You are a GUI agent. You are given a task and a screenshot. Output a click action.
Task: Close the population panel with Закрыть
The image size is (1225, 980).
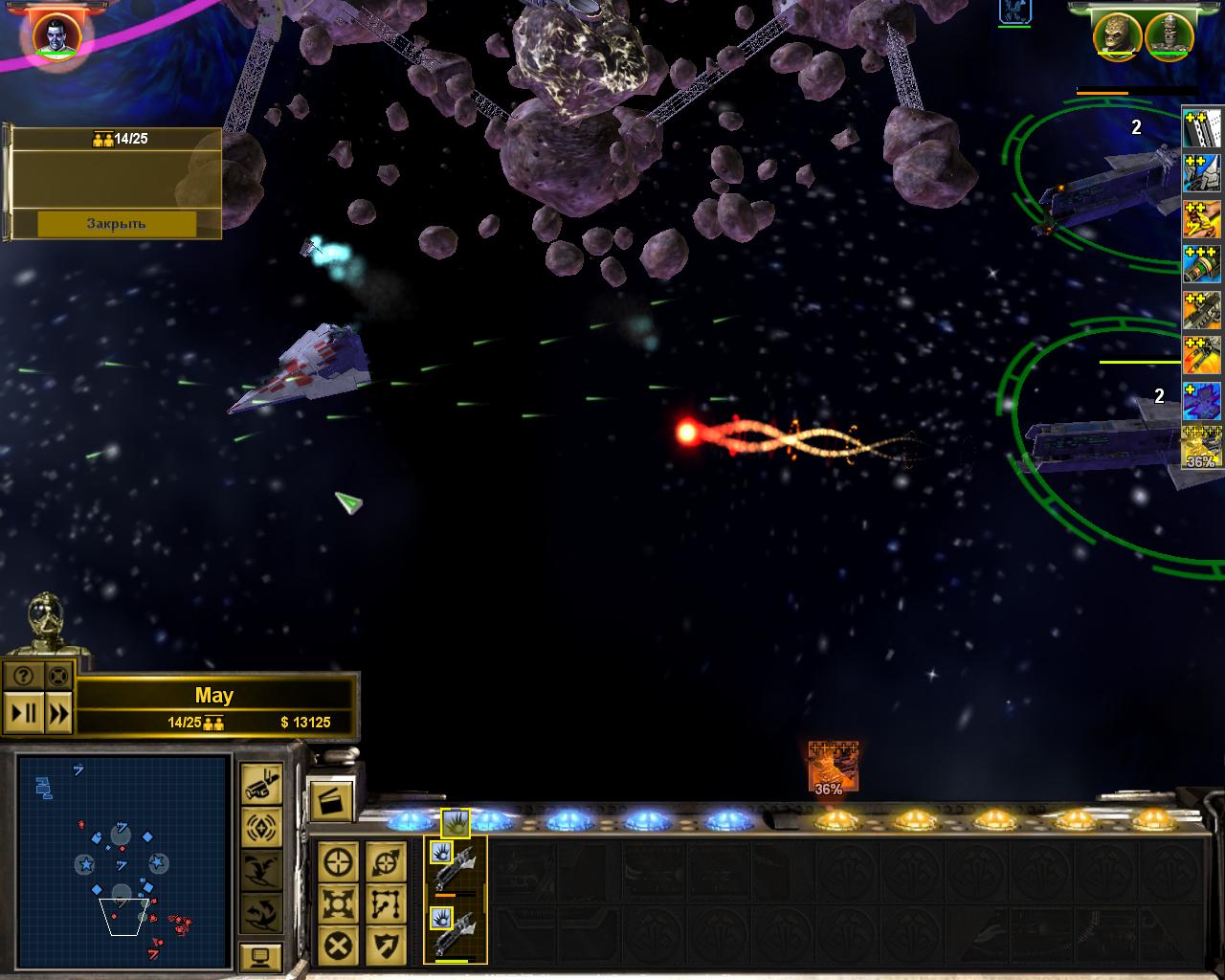117,223
